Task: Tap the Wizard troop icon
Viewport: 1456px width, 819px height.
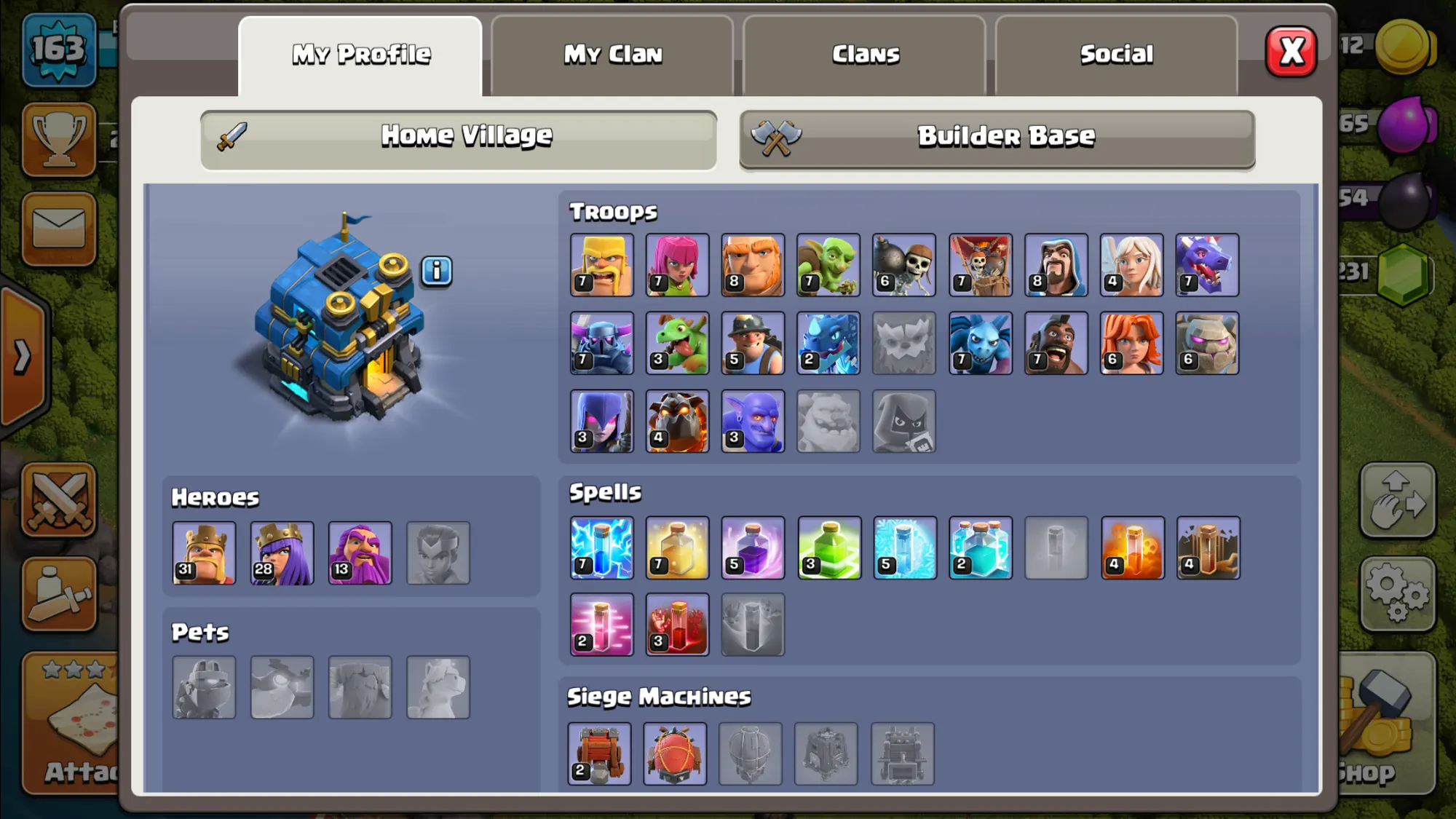Action: pyautogui.click(x=1056, y=265)
